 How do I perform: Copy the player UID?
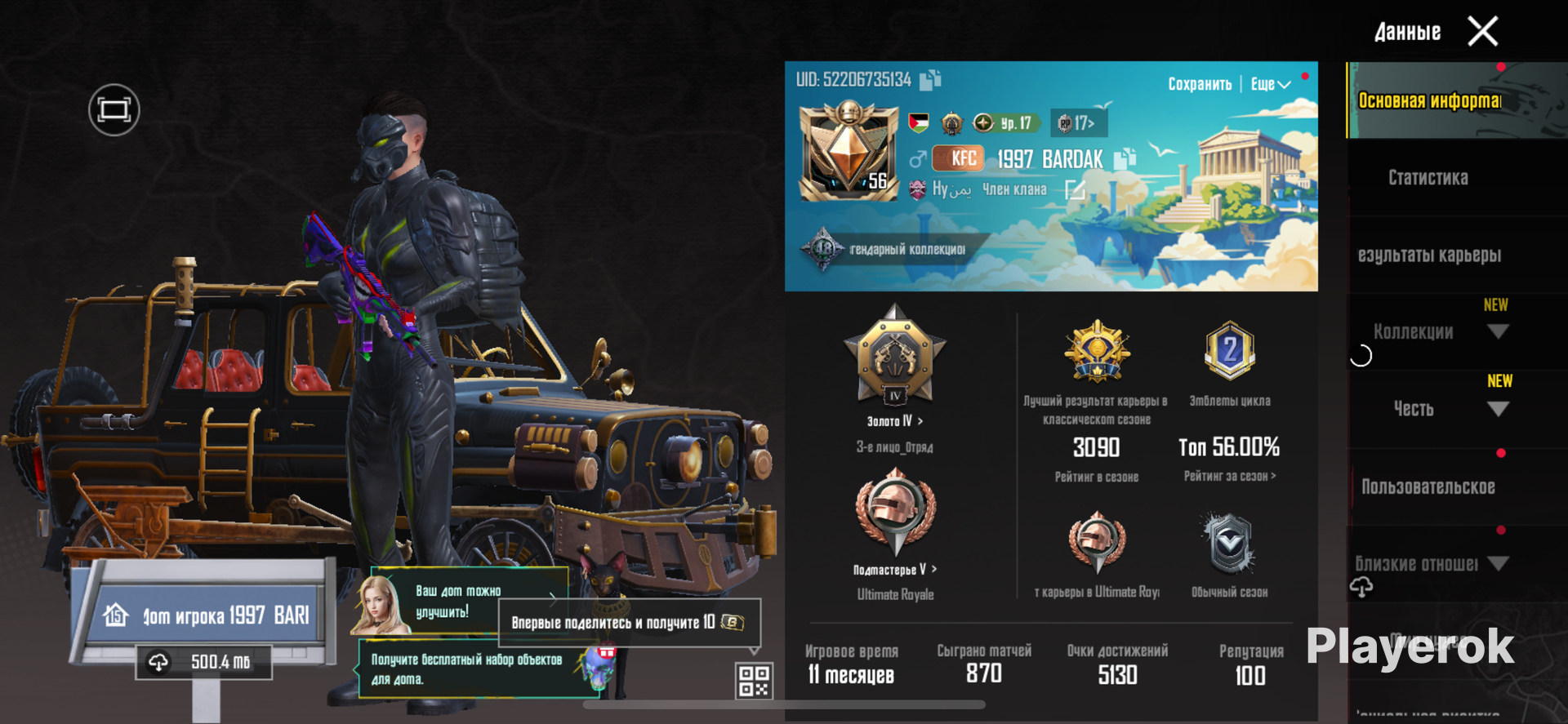click(x=930, y=79)
